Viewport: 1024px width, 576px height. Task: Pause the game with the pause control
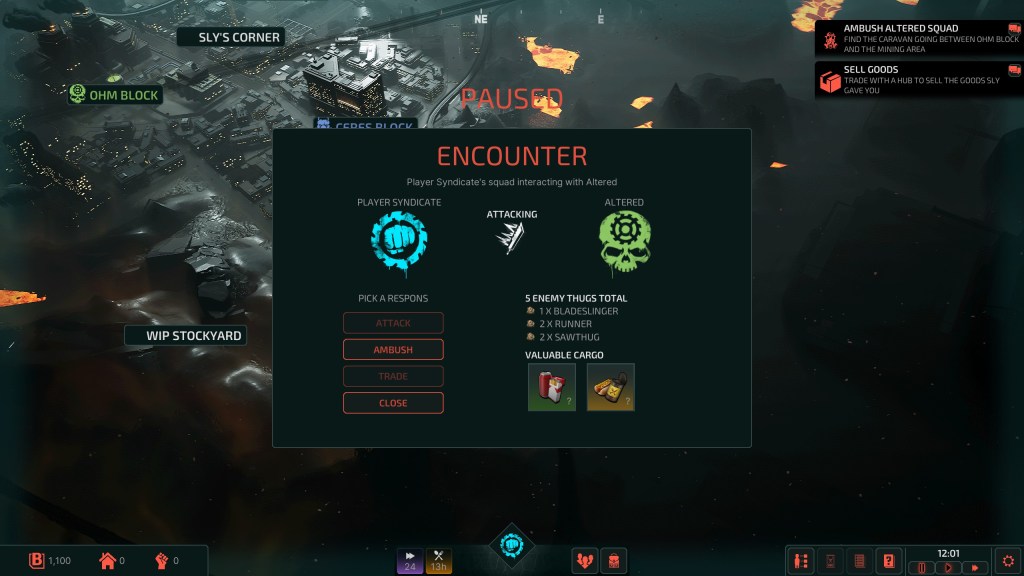921,568
